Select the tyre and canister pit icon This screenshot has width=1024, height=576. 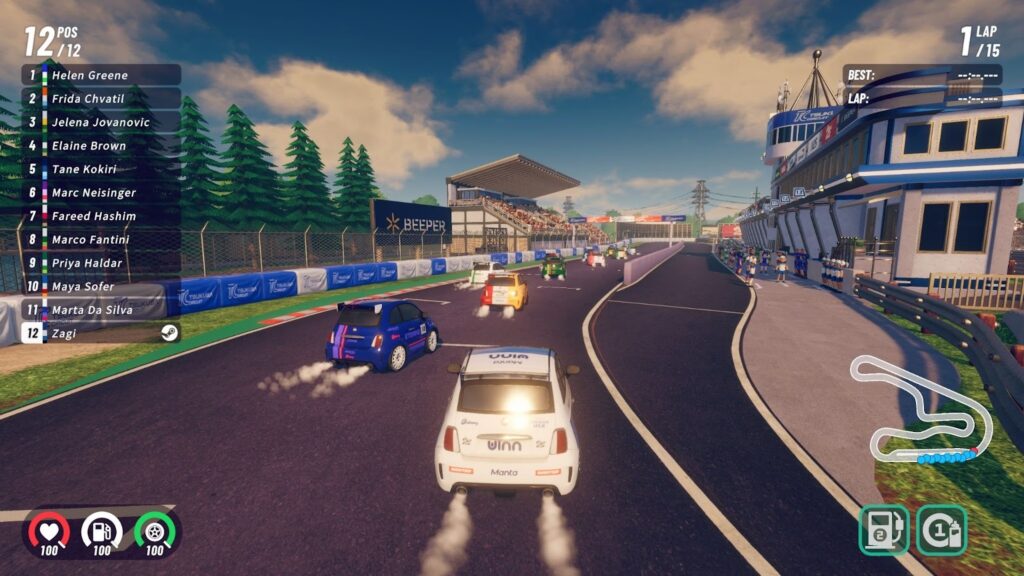point(940,529)
